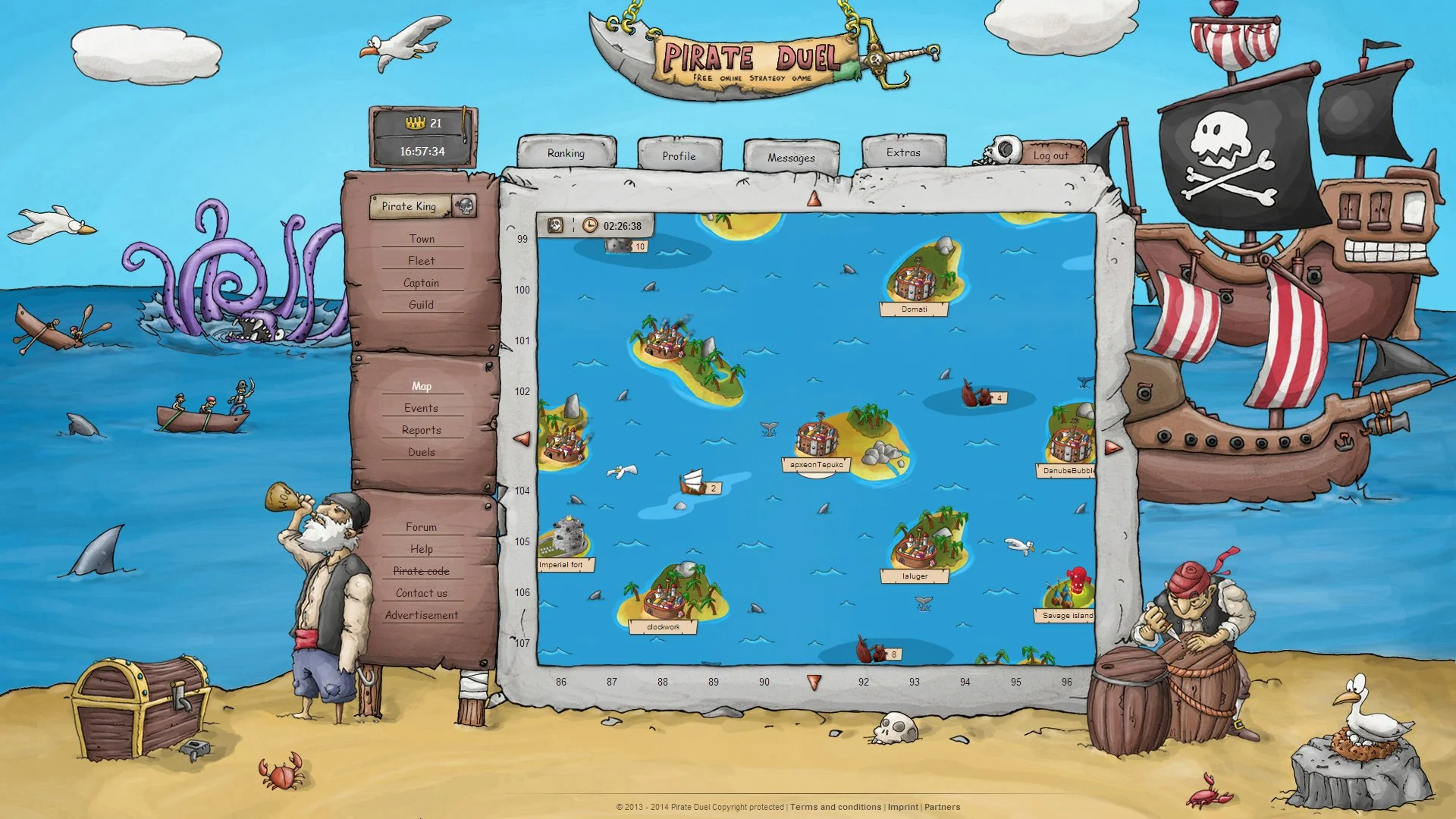
Task: Open the Duels page from the sidebar
Action: point(422,451)
